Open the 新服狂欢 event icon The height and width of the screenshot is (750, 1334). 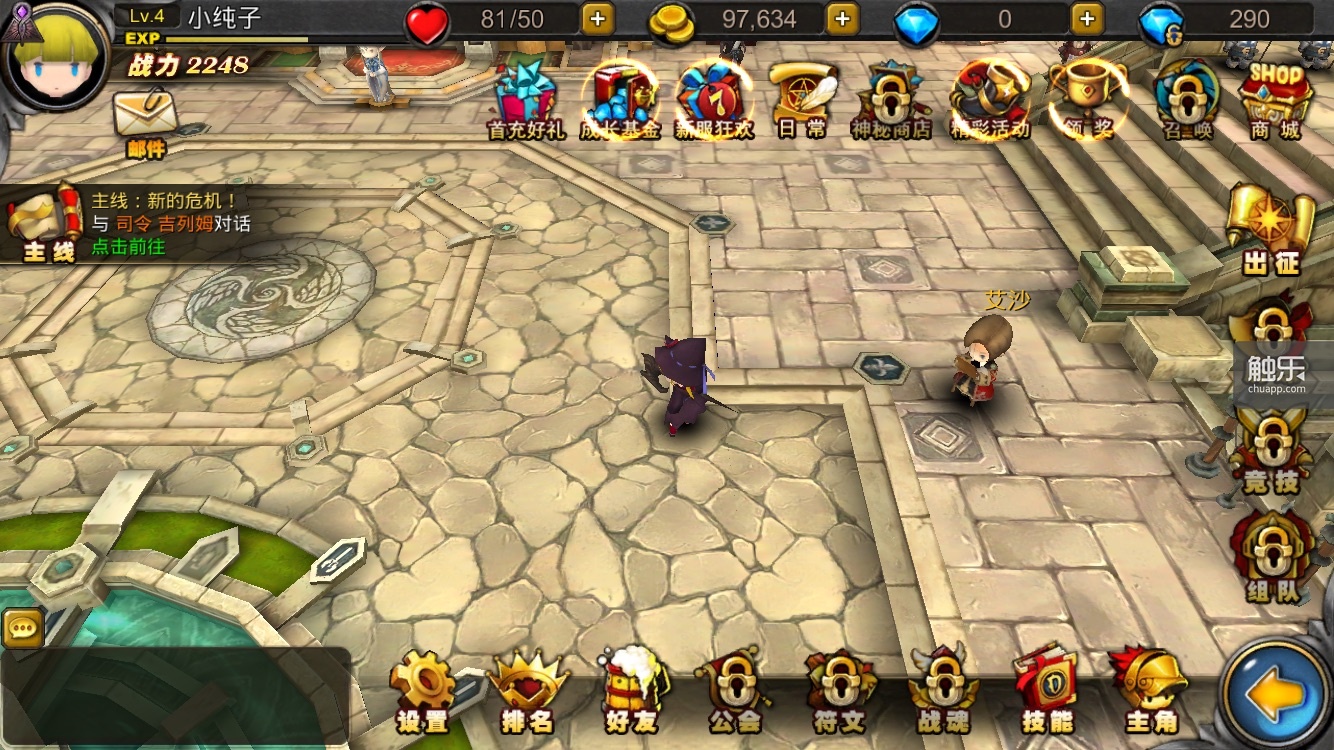coord(711,98)
